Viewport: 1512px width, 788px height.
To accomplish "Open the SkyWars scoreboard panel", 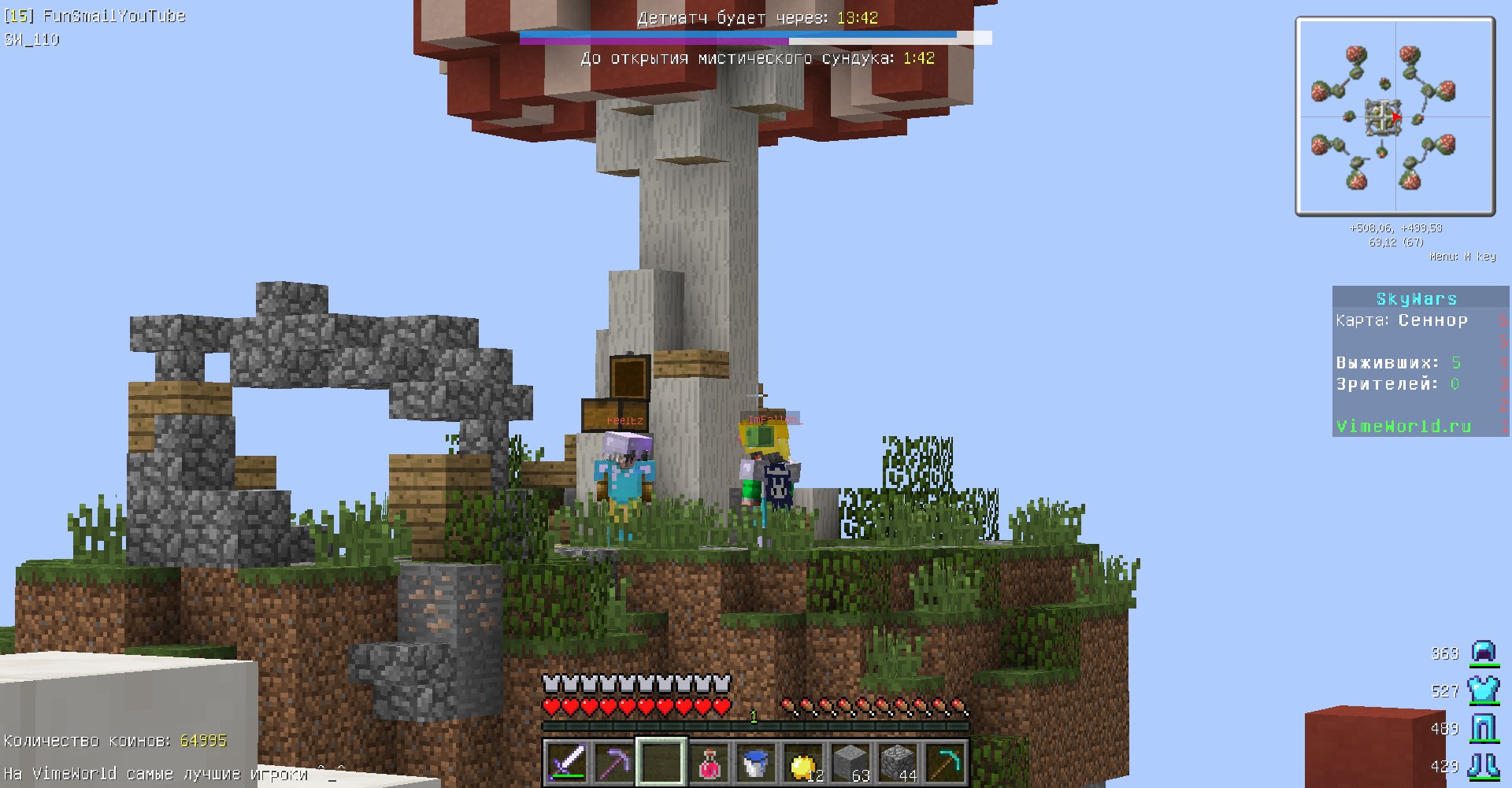I will [x=1415, y=298].
